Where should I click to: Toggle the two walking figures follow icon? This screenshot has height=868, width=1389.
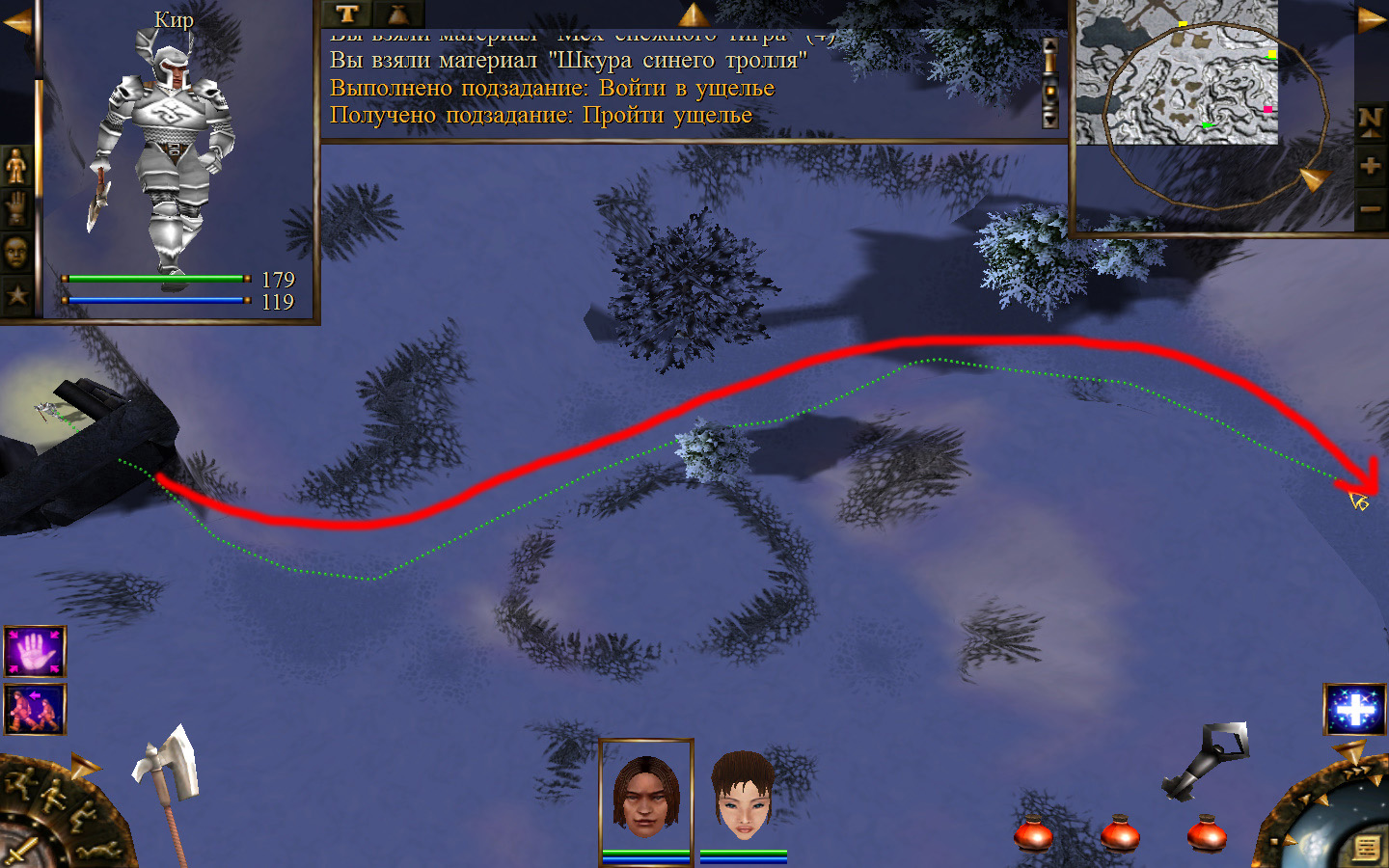(35, 710)
